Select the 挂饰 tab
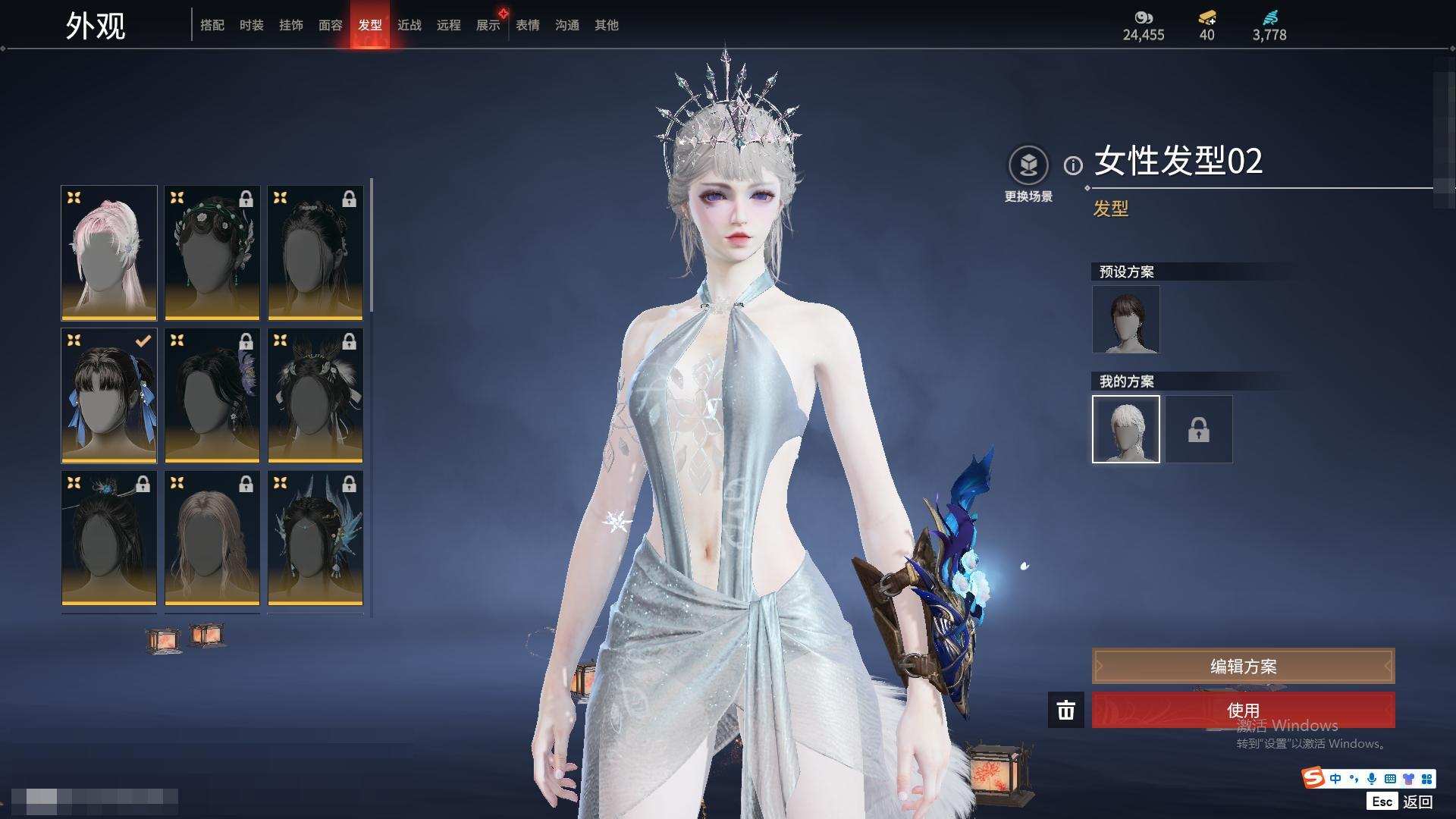 (x=290, y=25)
